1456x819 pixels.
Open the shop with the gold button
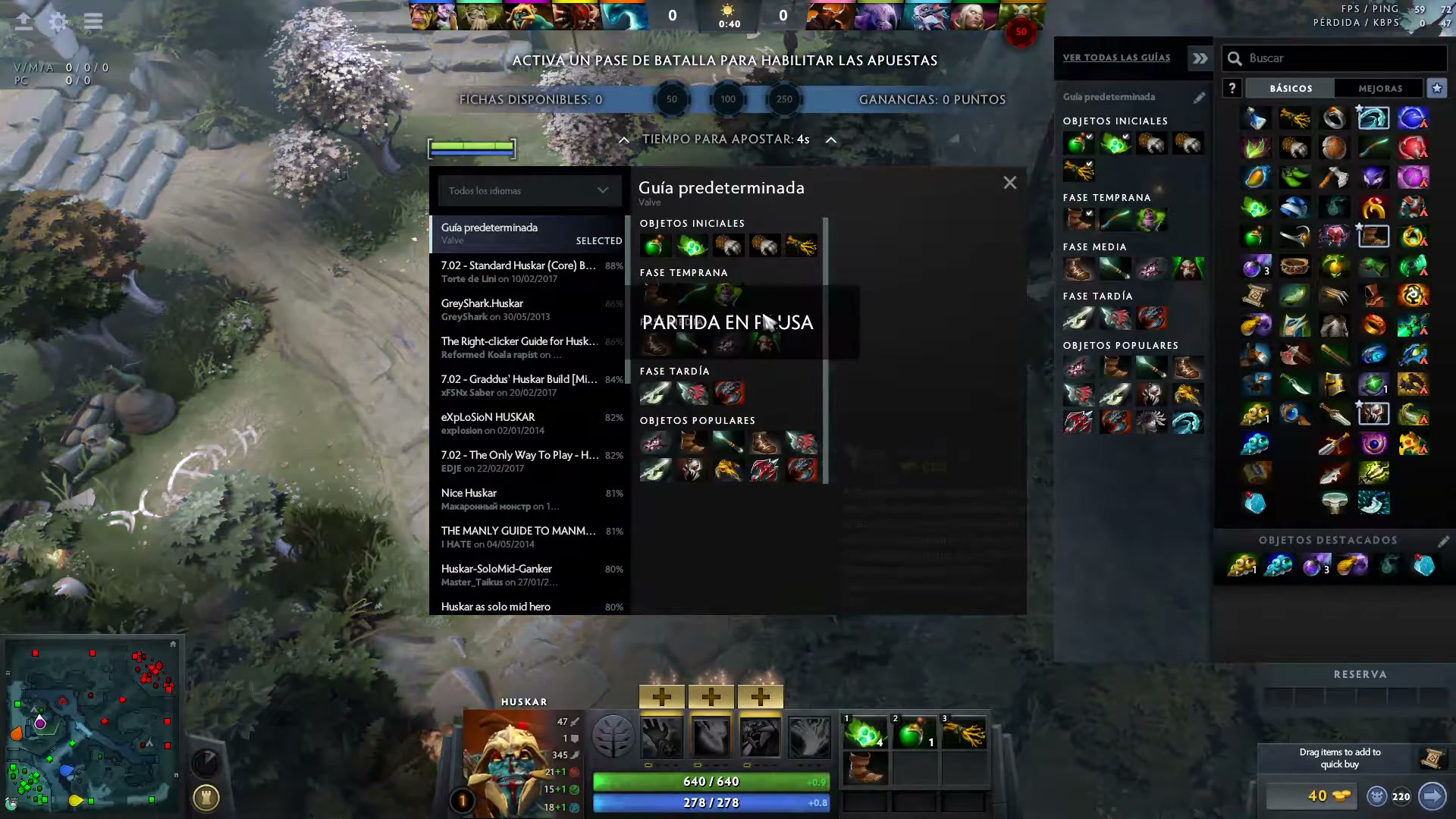click(x=1311, y=795)
